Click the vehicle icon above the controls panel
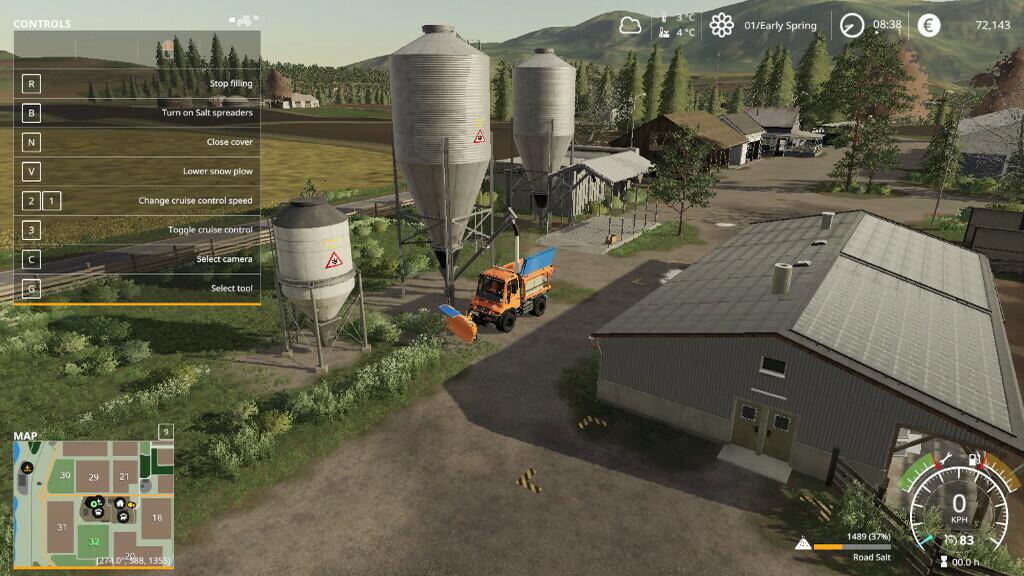 pos(242,19)
